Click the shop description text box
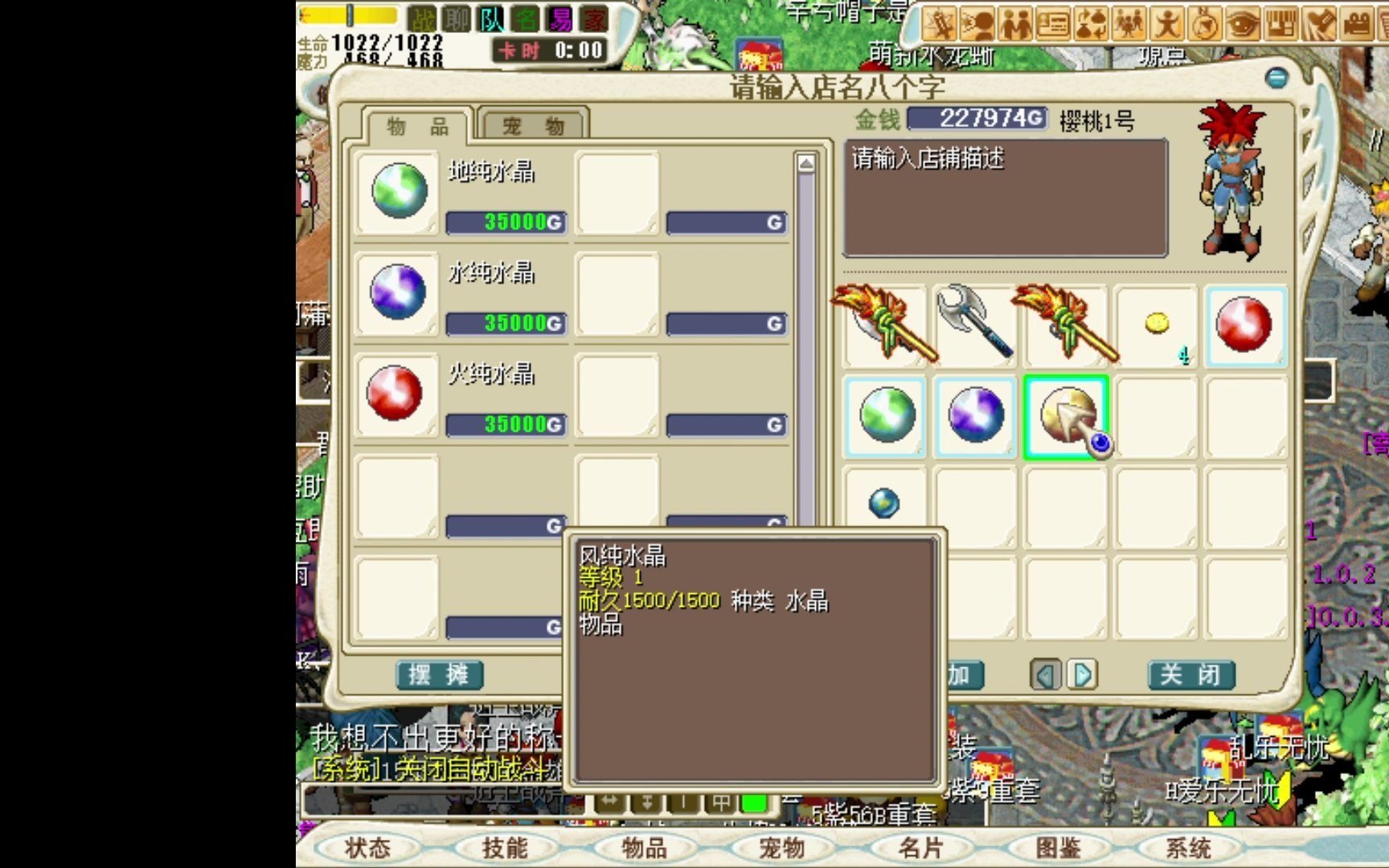The image size is (1389, 868). point(1005,199)
